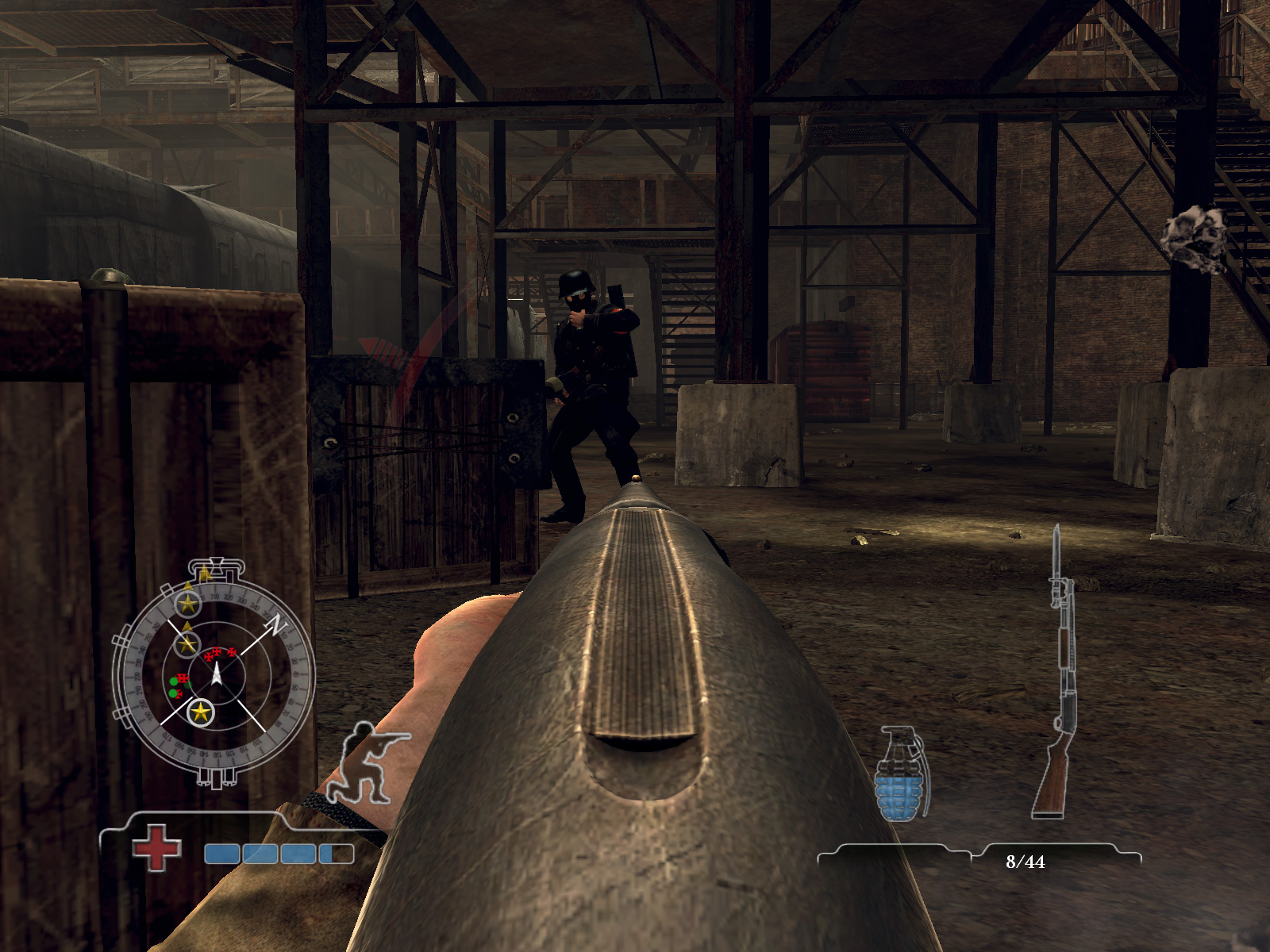Select the frag grenade icon
1270x952 pixels.
coord(901,773)
